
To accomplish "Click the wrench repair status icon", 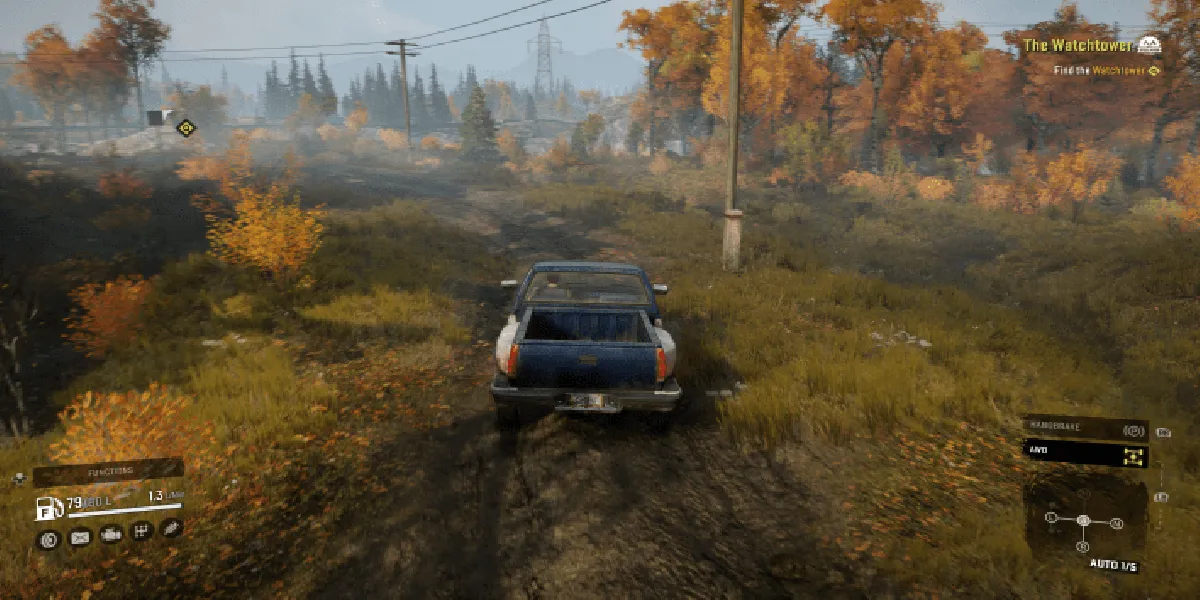I will click(171, 527).
